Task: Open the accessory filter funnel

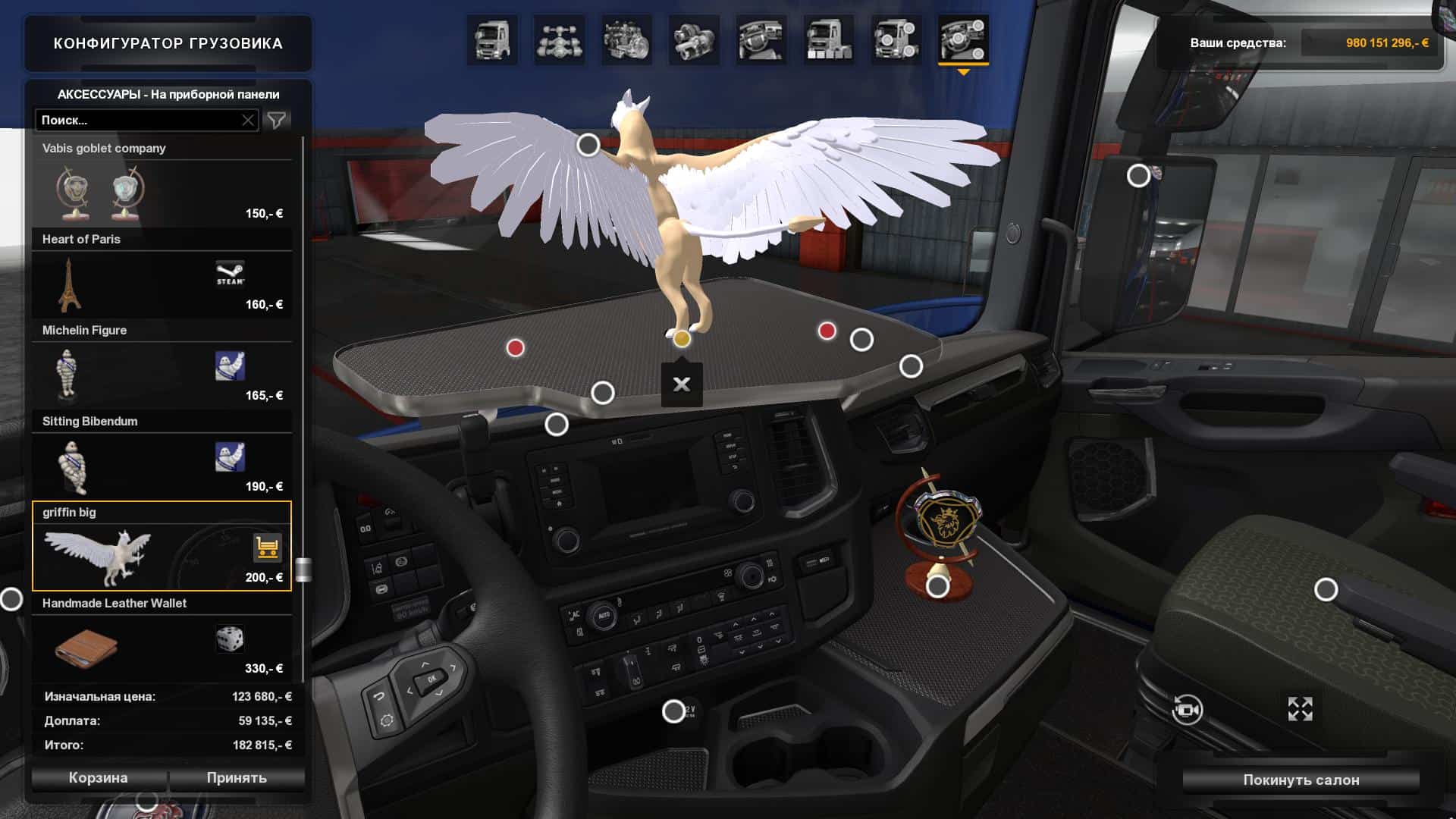Action: tap(277, 120)
